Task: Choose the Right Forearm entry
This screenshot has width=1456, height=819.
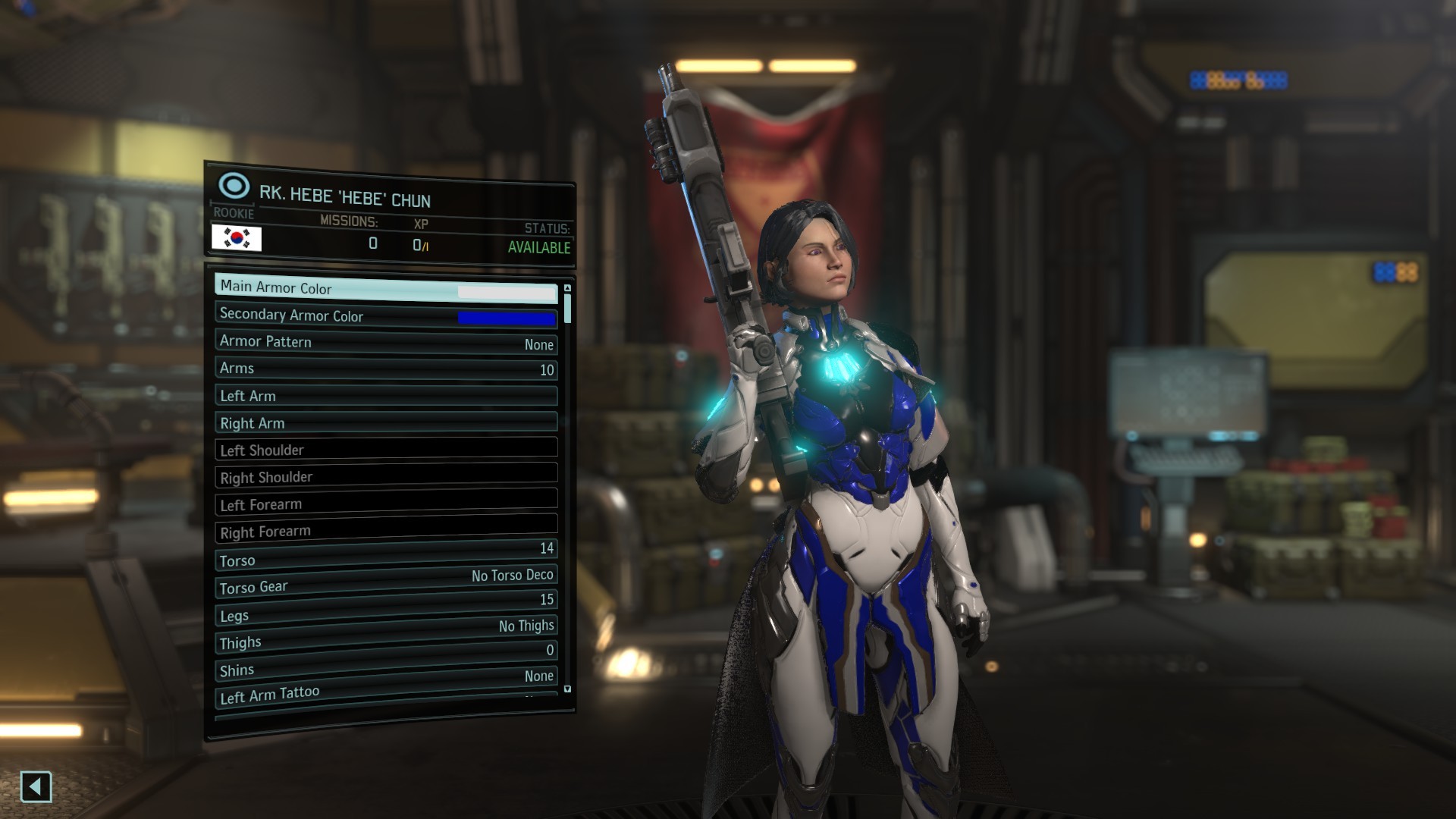Action: click(x=386, y=529)
